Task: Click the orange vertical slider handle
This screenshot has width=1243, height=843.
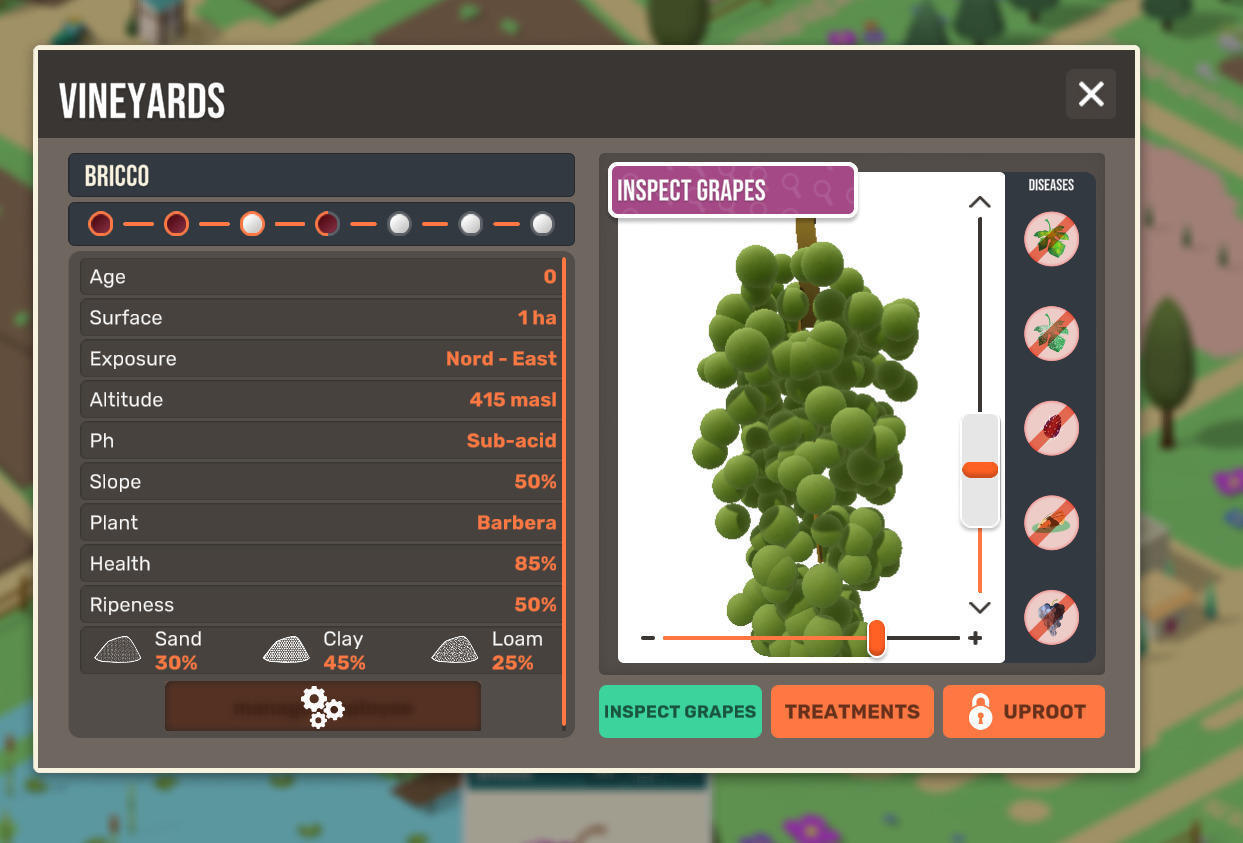Action: (979, 470)
